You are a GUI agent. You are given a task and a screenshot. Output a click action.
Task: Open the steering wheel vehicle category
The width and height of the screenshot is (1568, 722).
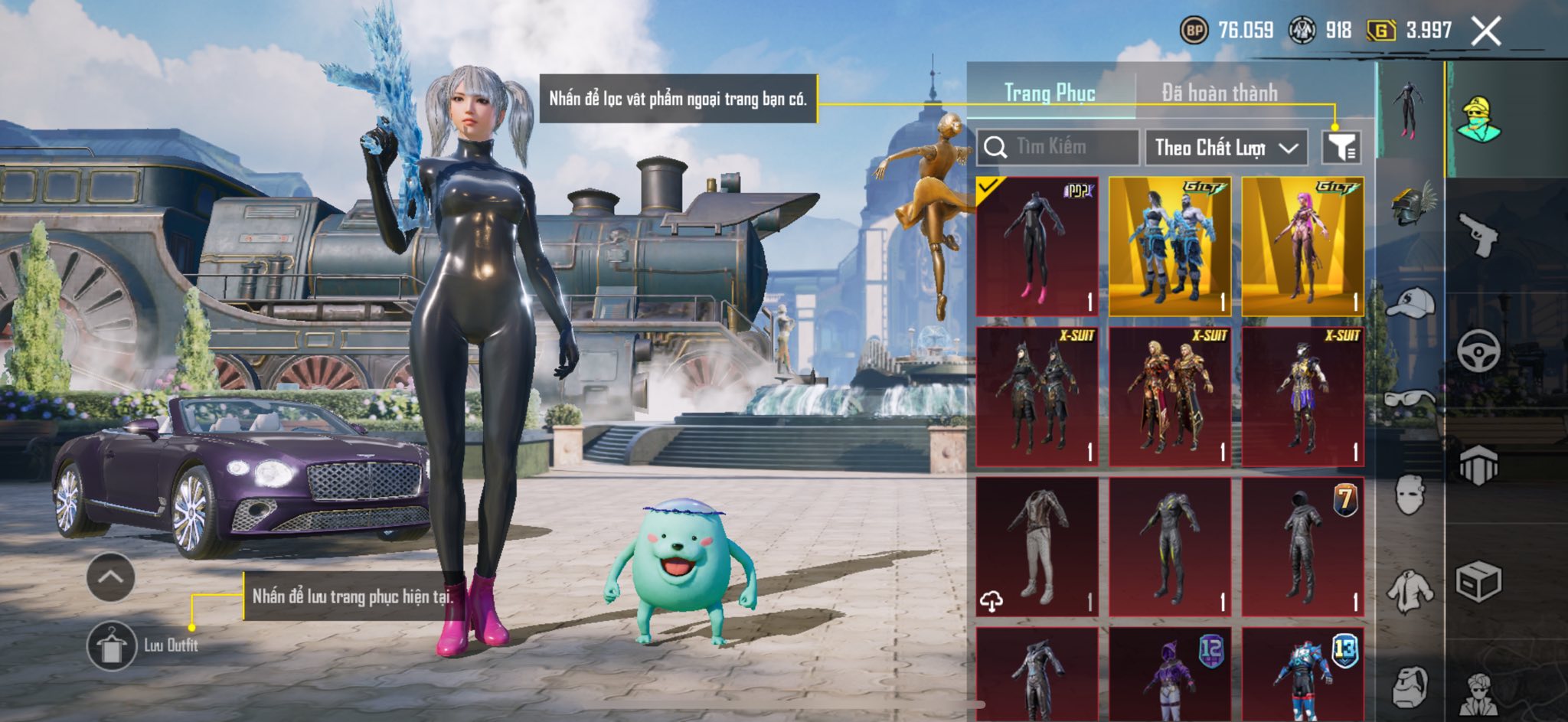tap(1478, 351)
